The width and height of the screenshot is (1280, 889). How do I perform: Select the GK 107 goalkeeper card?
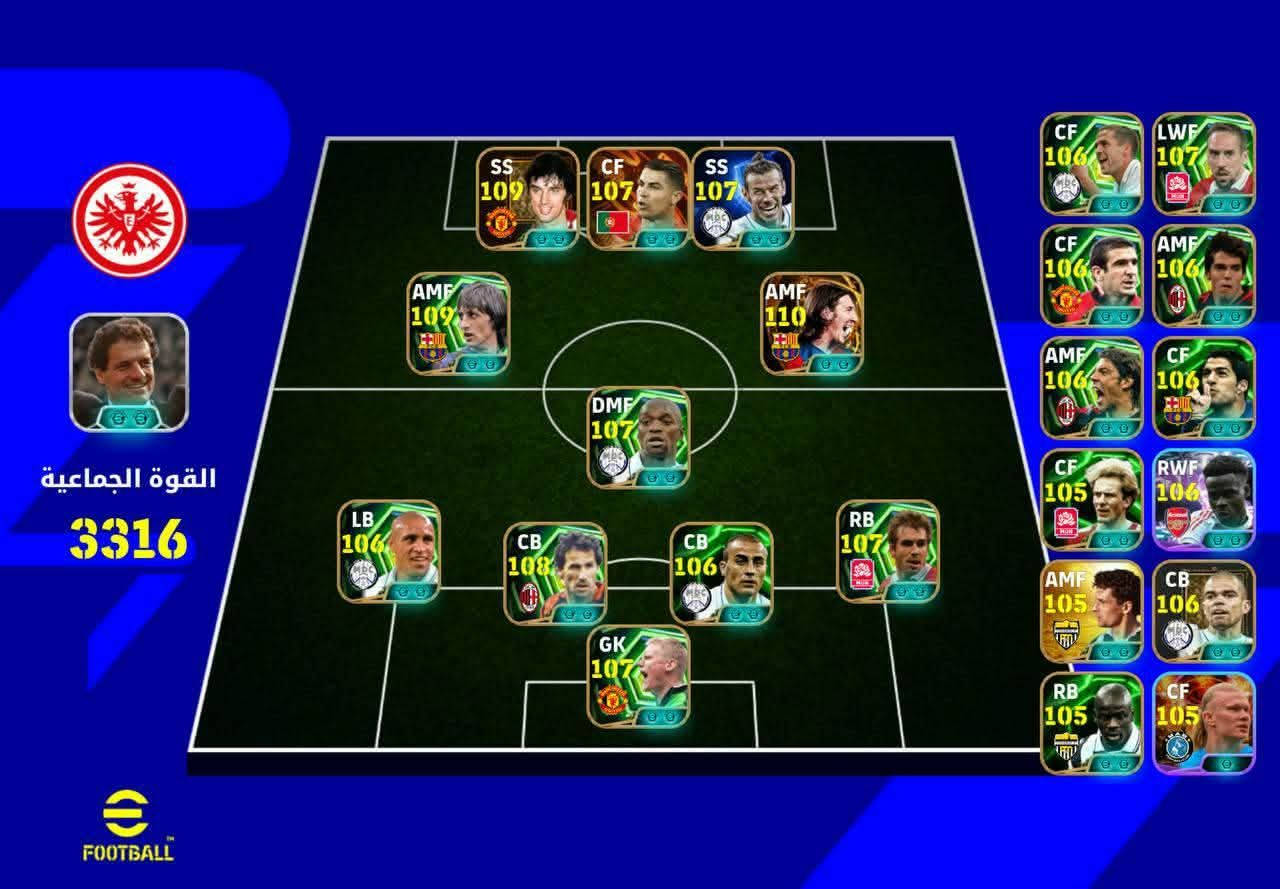[x=638, y=676]
